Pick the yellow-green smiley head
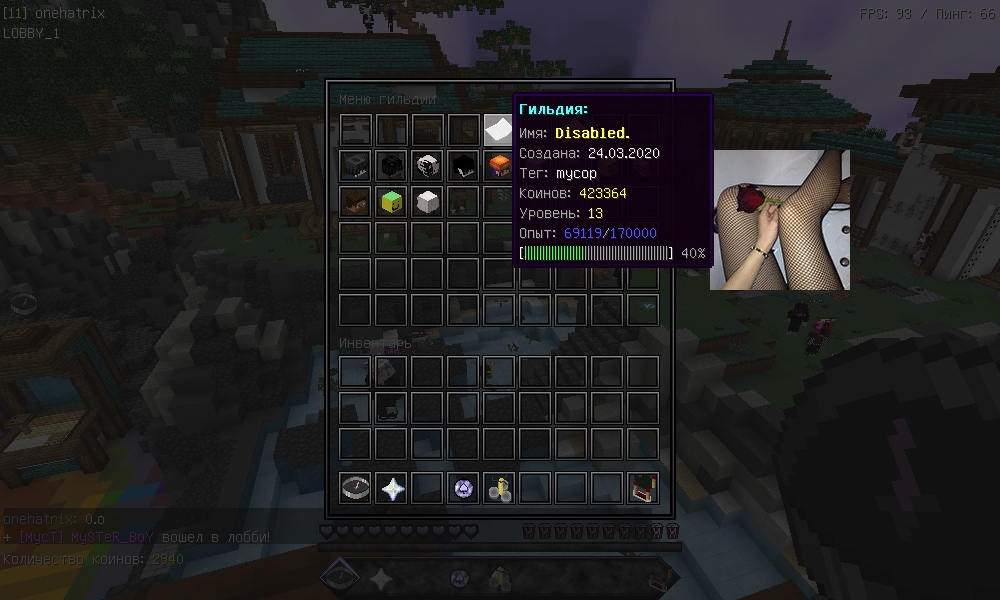This screenshot has width=1000, height=600. pyautogui.click(x=391, y=201)
